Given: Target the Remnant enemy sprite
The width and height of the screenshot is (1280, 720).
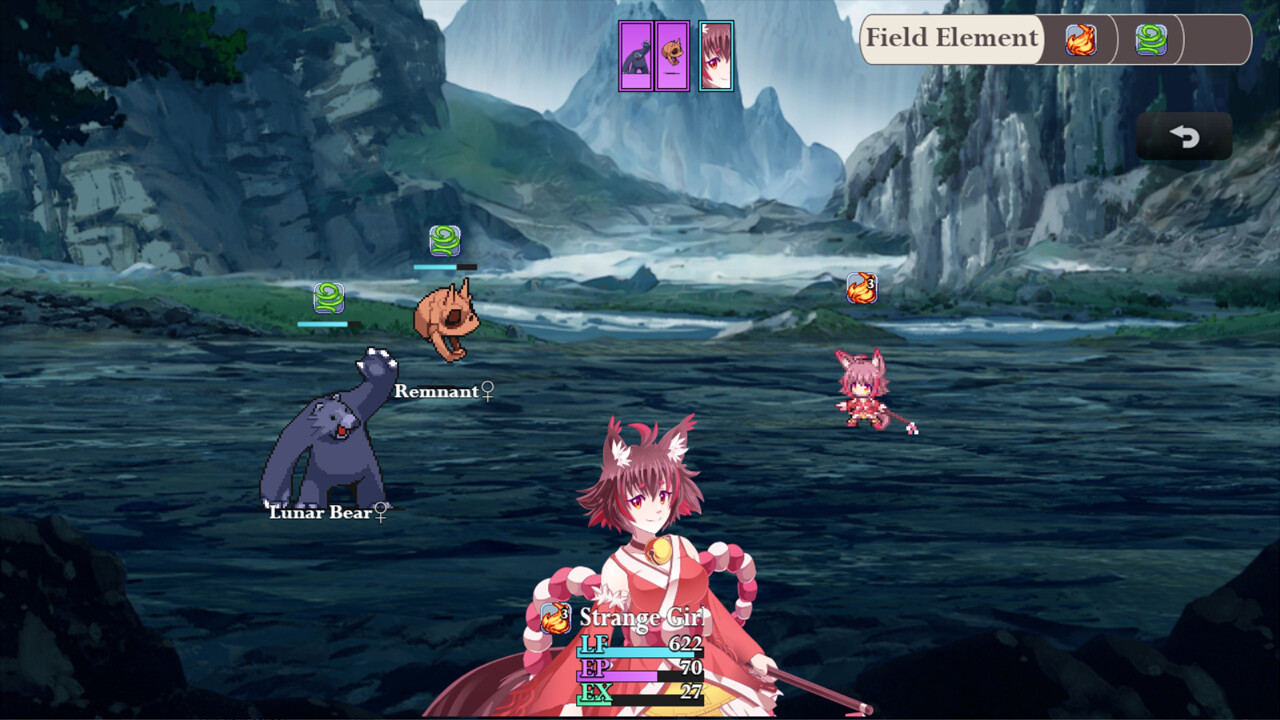Looking at the screenshot, I should pos(446,315).
